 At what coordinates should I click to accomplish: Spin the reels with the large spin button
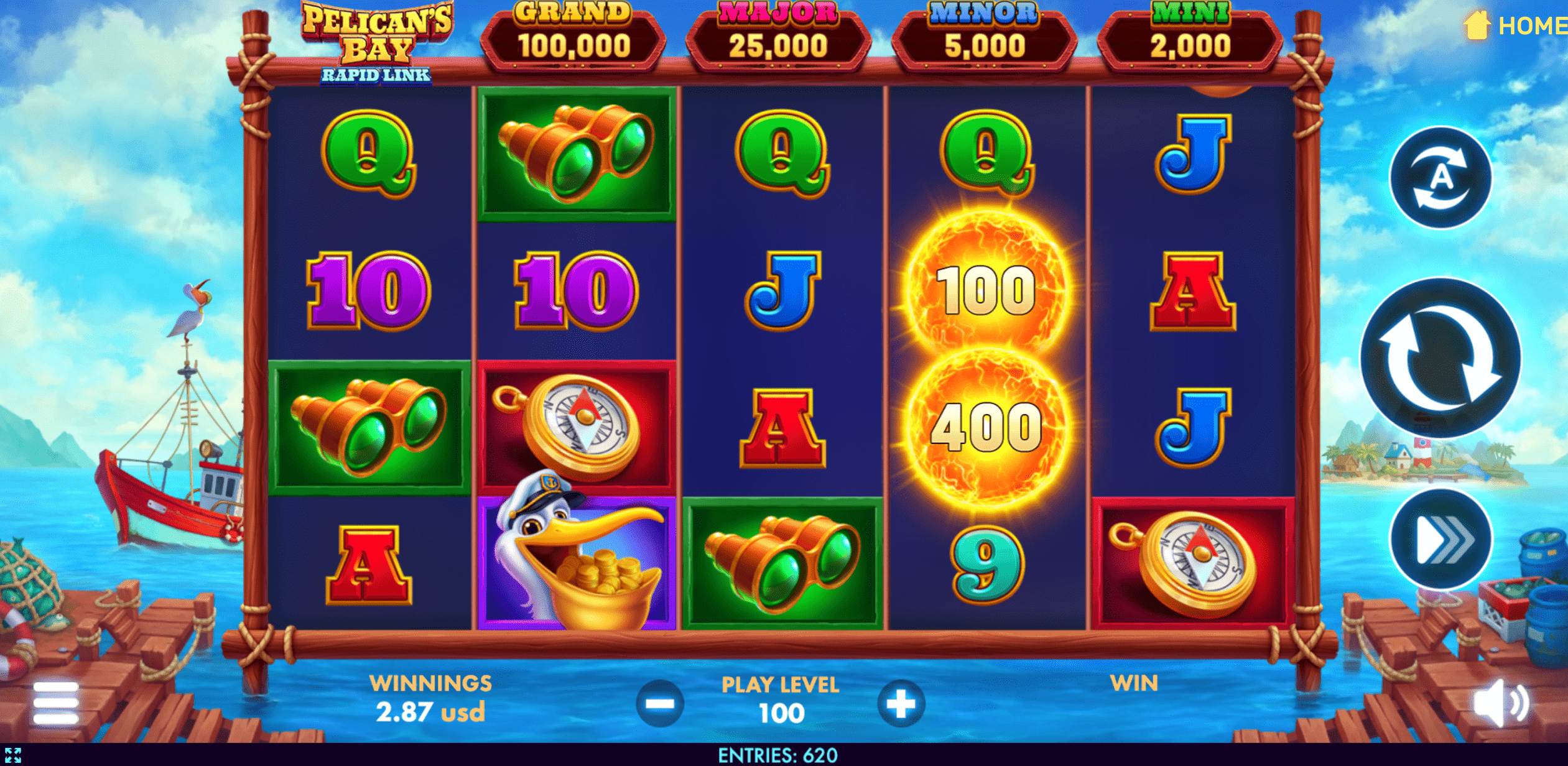click(1440, 359)
